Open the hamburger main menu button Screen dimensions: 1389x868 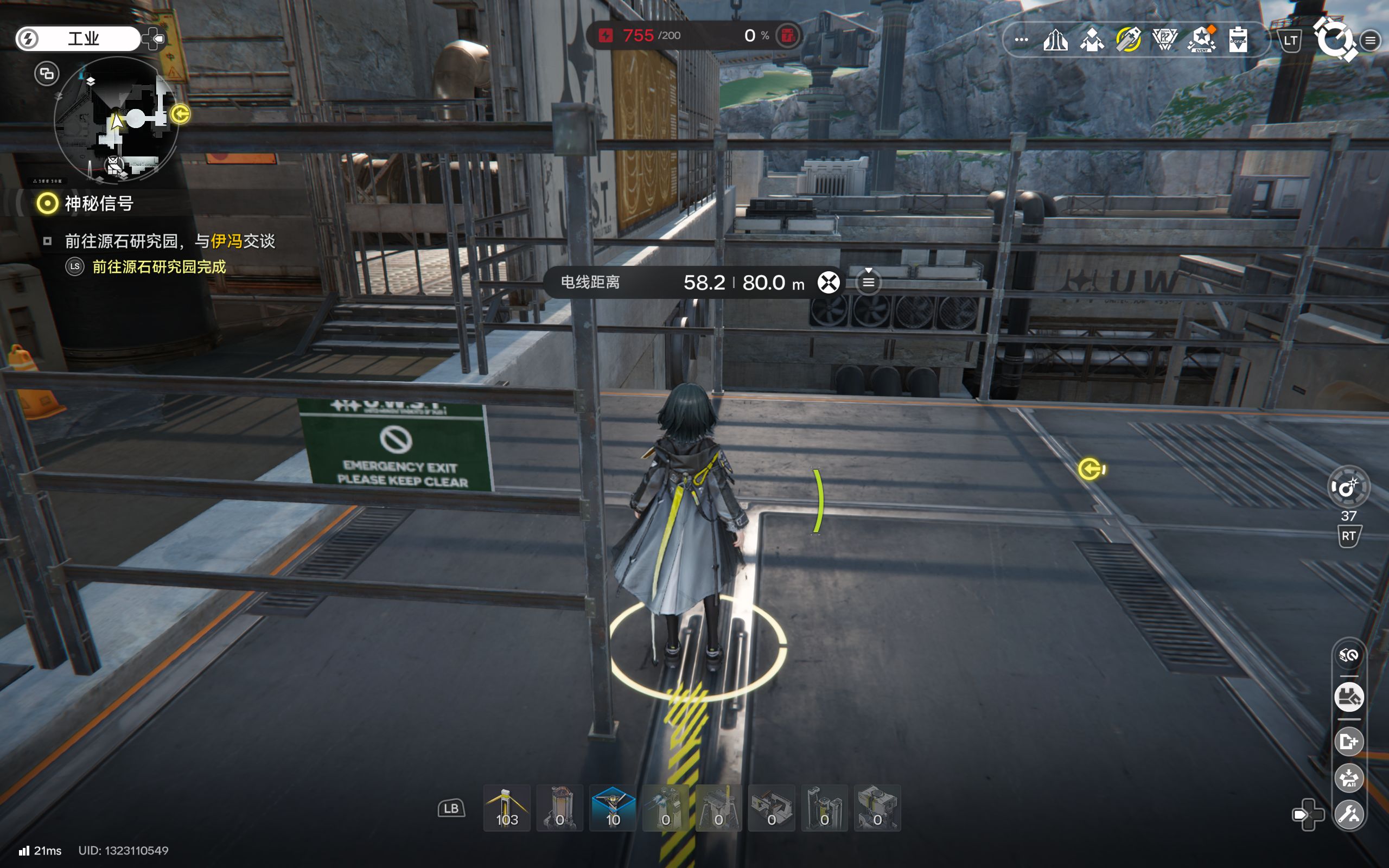pos(1370,40)
